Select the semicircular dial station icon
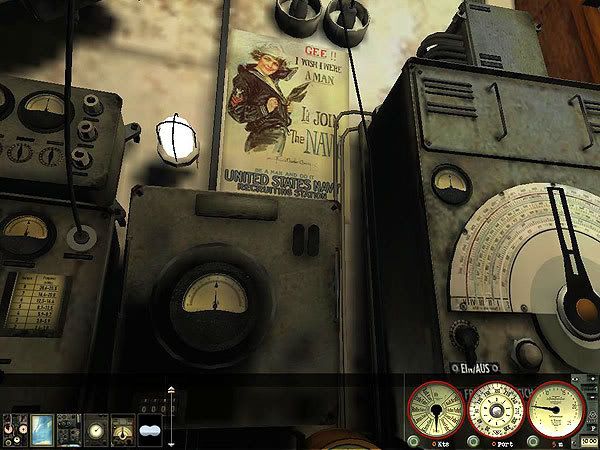This screenshot has width=600, height=450. pos(122,428)
